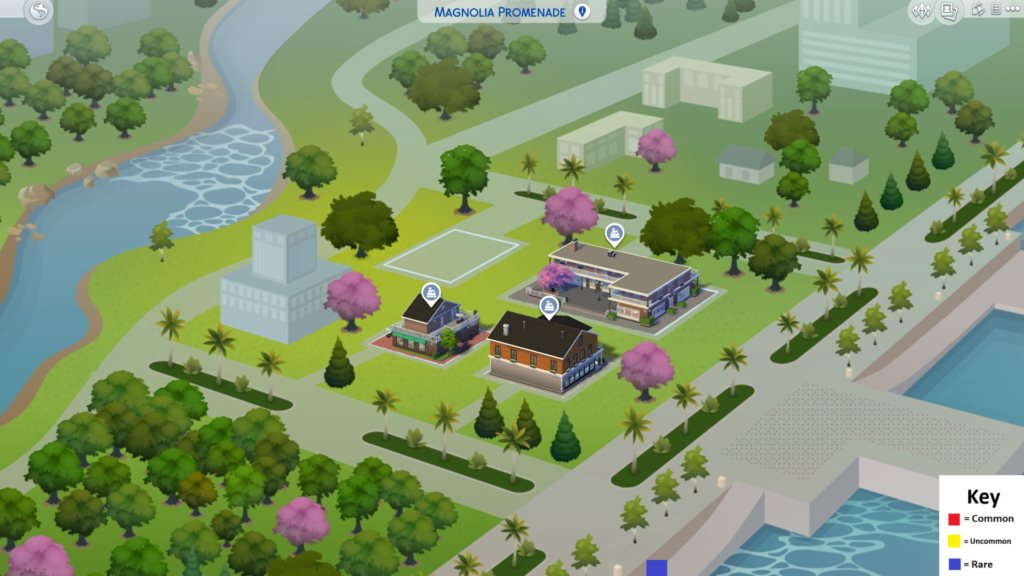The width and height of the screenshot is (1024, 576).
Task: Select the retail pin above the small blue-roofed shop
Action: [x=431, y=292]
